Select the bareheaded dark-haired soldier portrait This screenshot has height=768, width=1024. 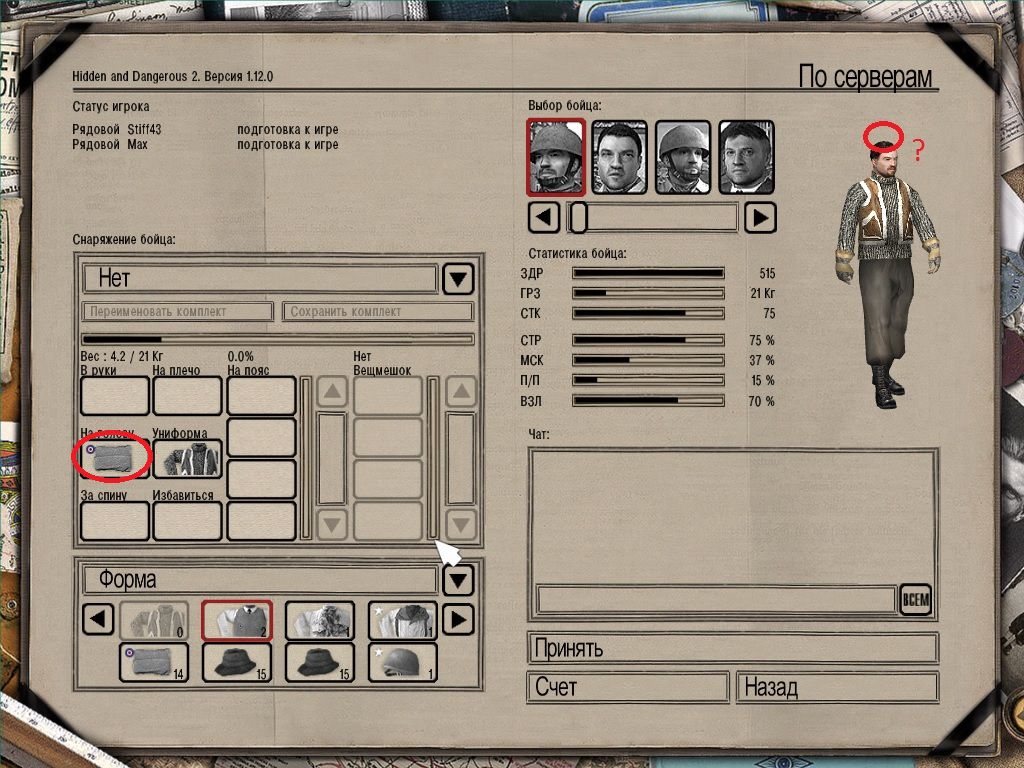click(620, 157)
